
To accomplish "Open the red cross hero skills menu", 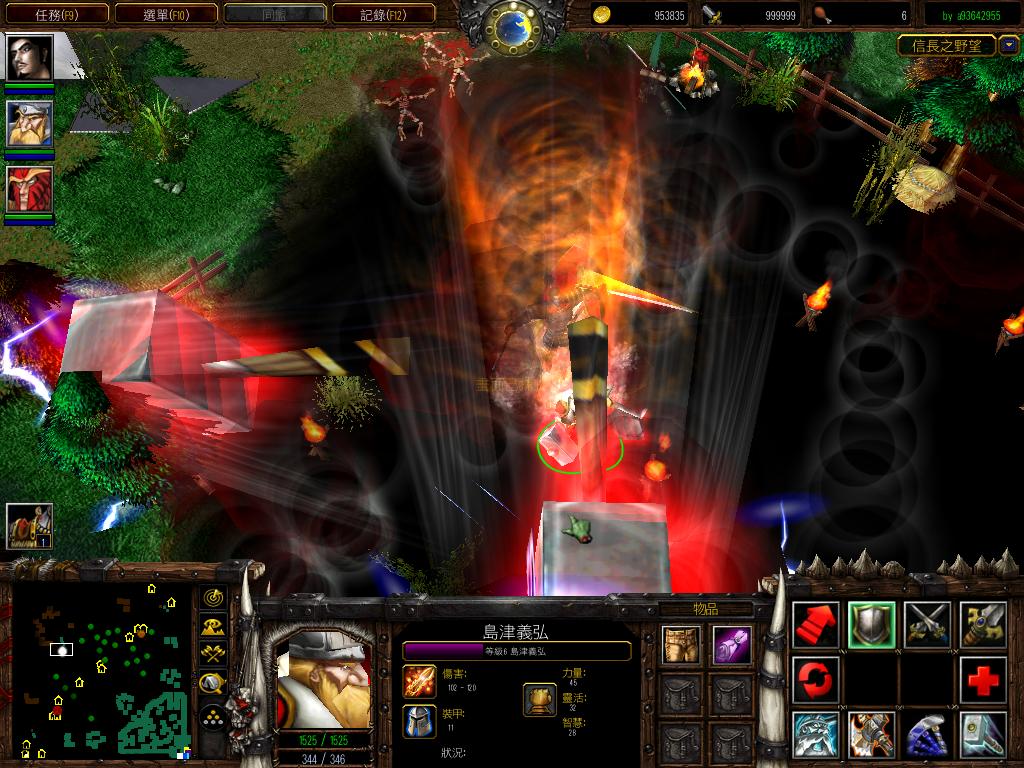I will tap(982, 681).
